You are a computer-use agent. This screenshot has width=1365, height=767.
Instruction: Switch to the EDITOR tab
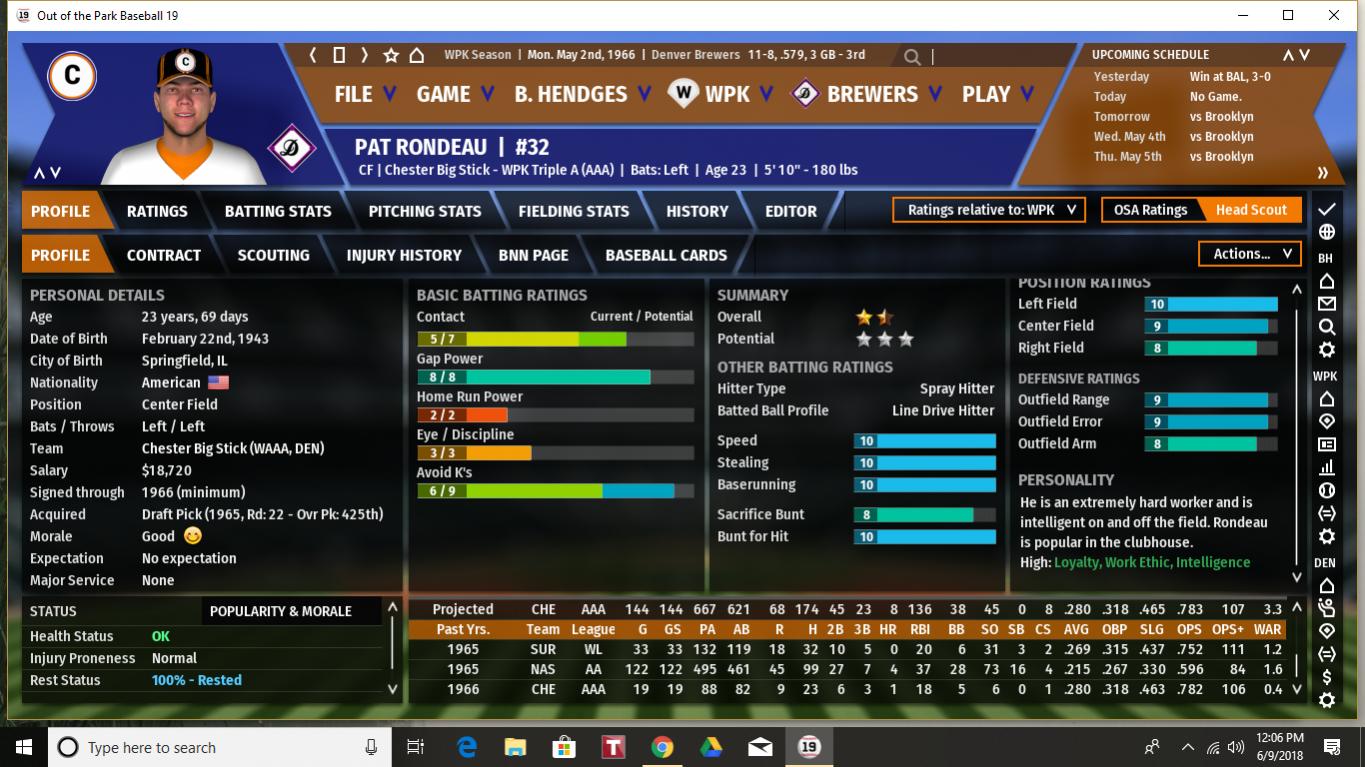(790, 211)
